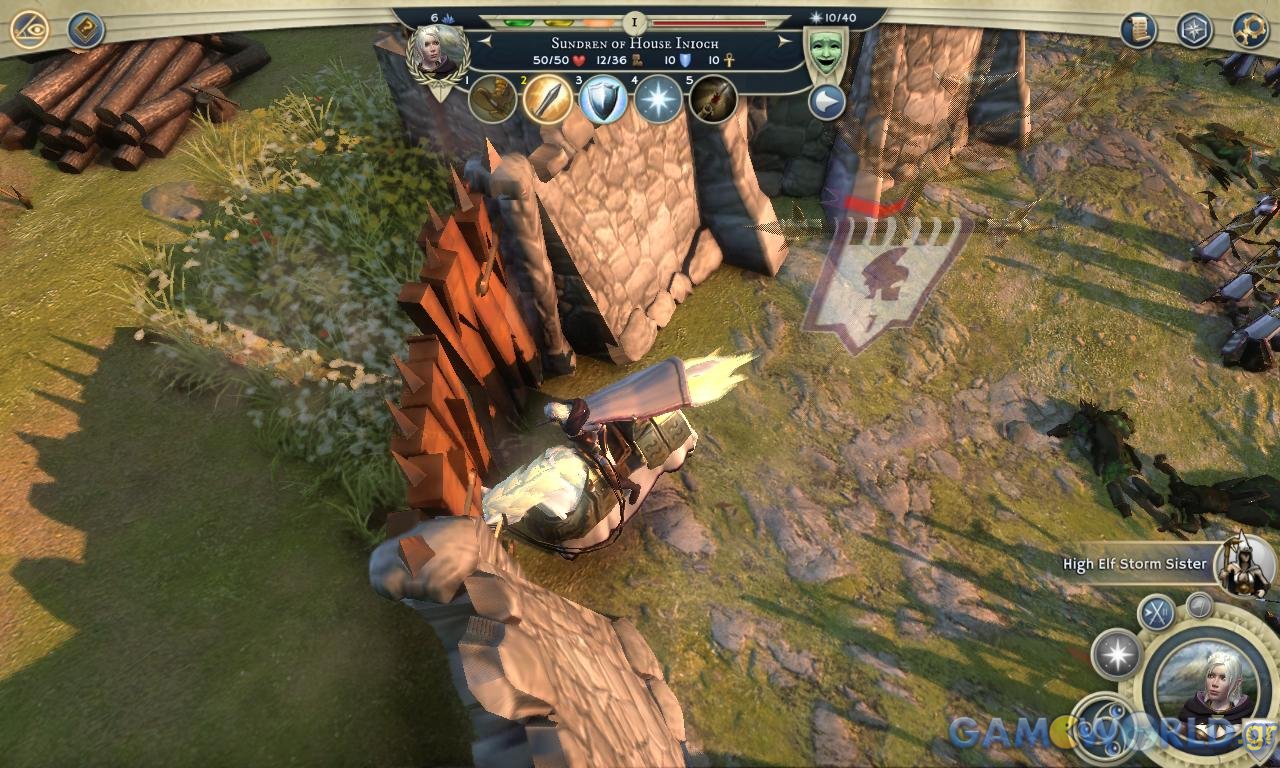Activate the shield defend ability

603,99
